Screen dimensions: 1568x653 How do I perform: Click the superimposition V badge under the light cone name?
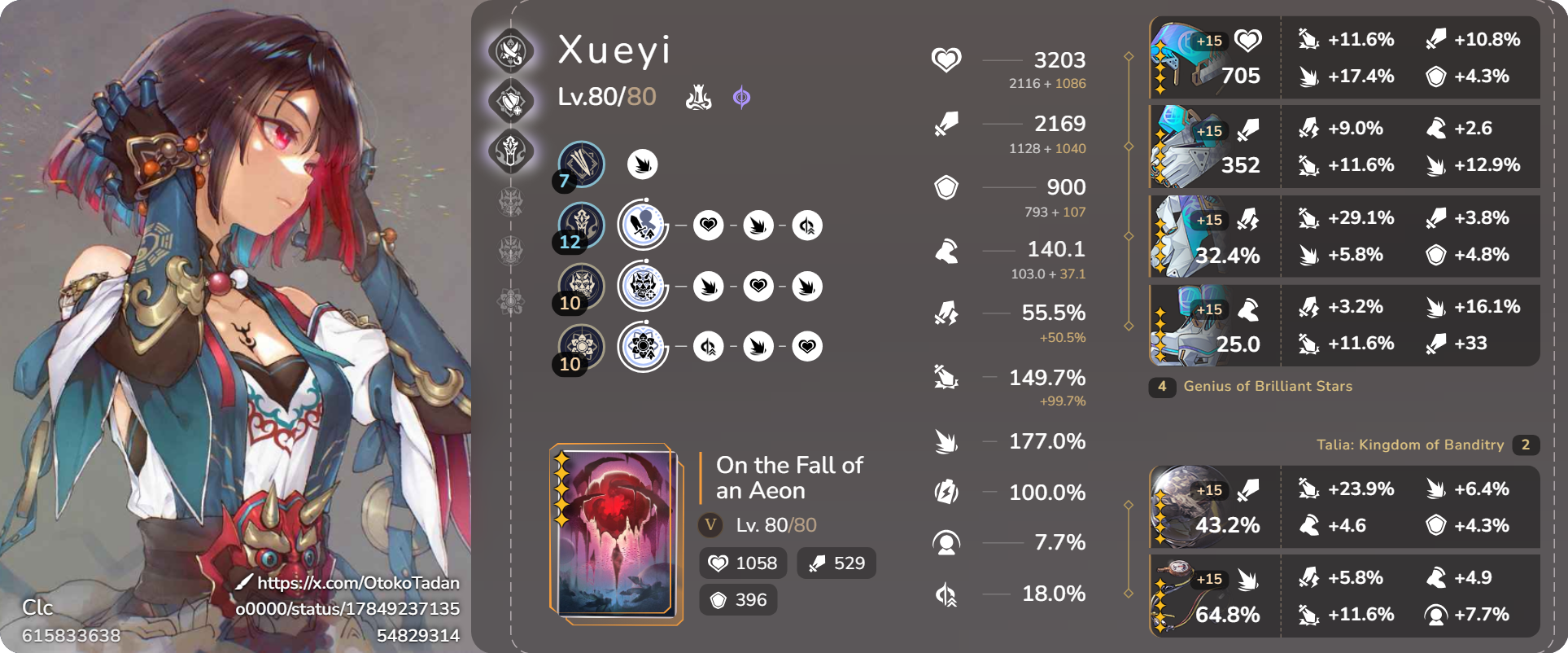pos(711,525)
